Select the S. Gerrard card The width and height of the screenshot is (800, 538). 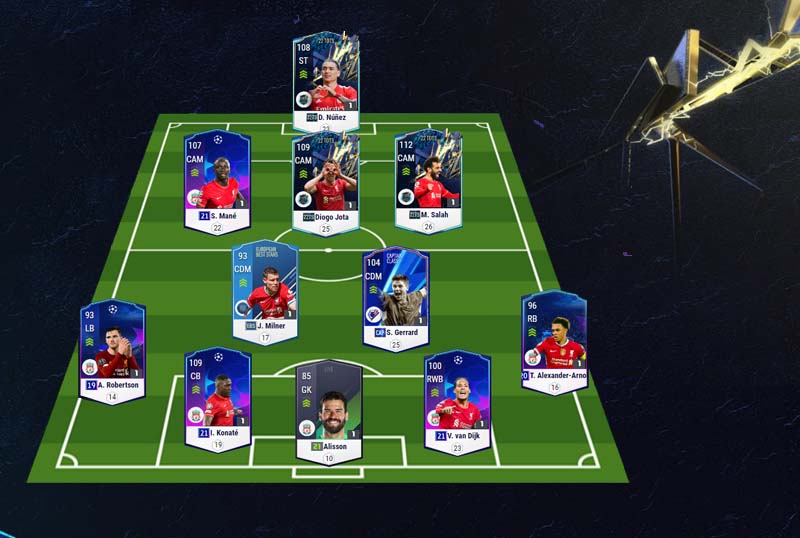[395, 293]
